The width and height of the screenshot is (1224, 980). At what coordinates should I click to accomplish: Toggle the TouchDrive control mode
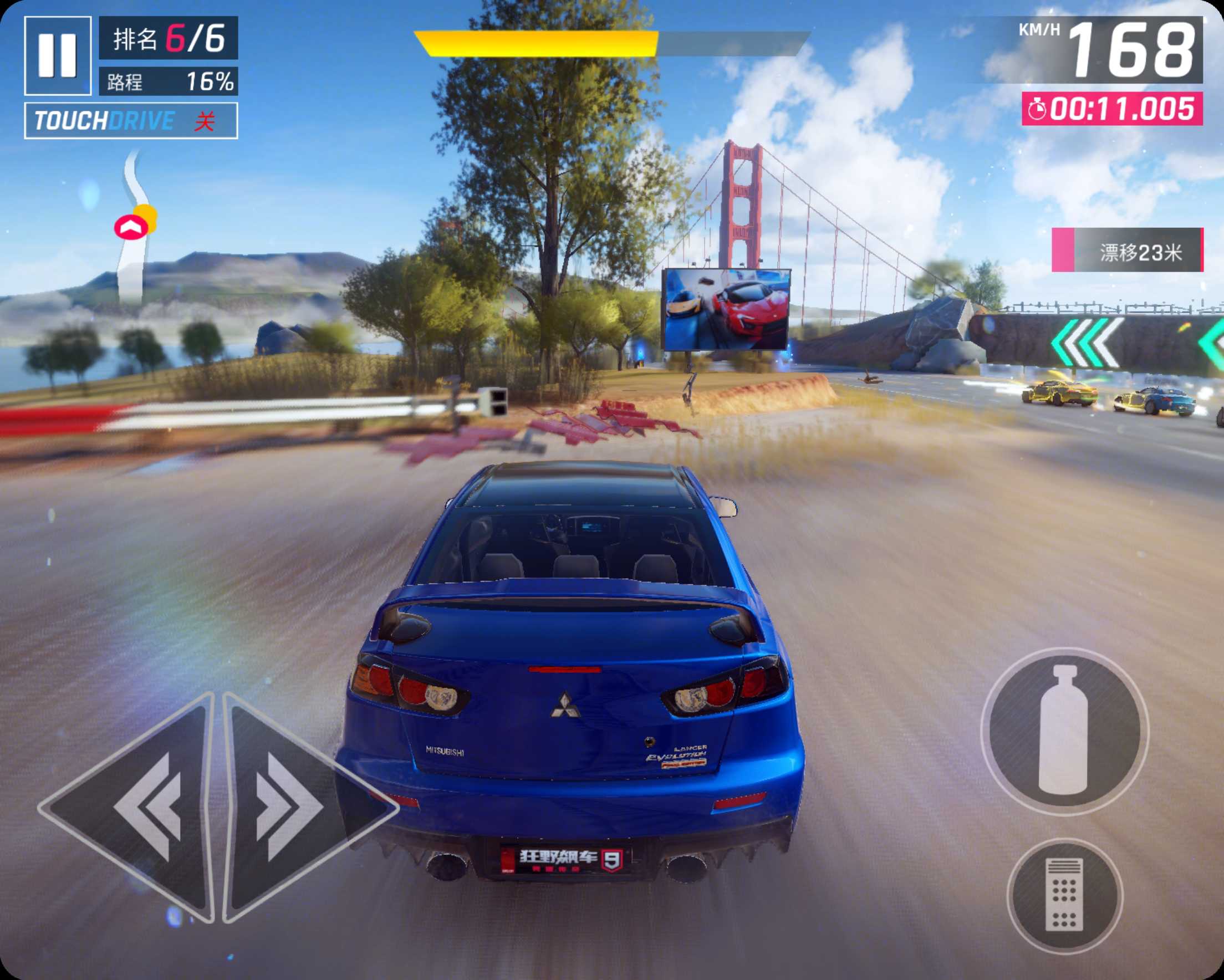pos(131,120)
